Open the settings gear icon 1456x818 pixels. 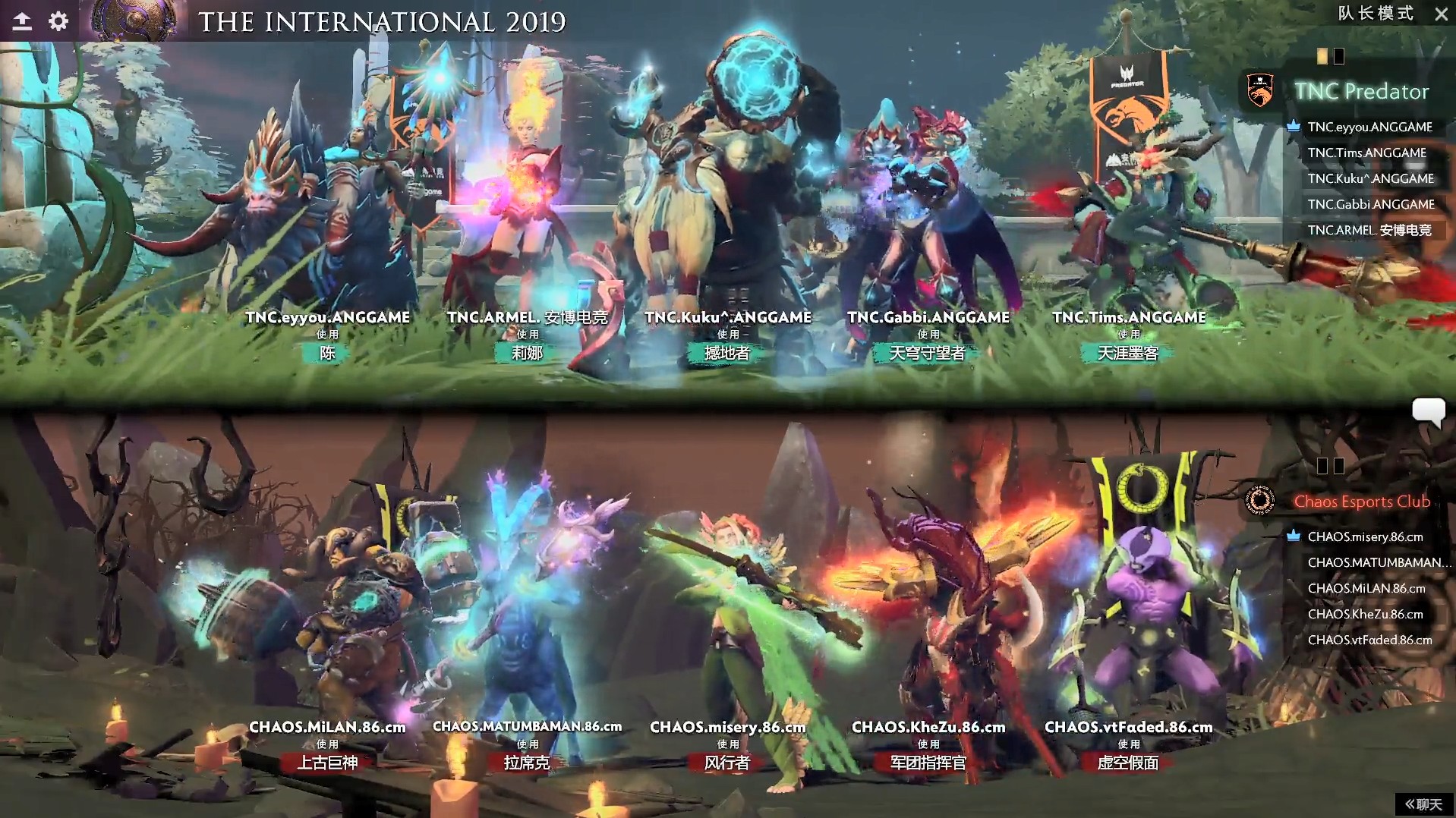56,21
